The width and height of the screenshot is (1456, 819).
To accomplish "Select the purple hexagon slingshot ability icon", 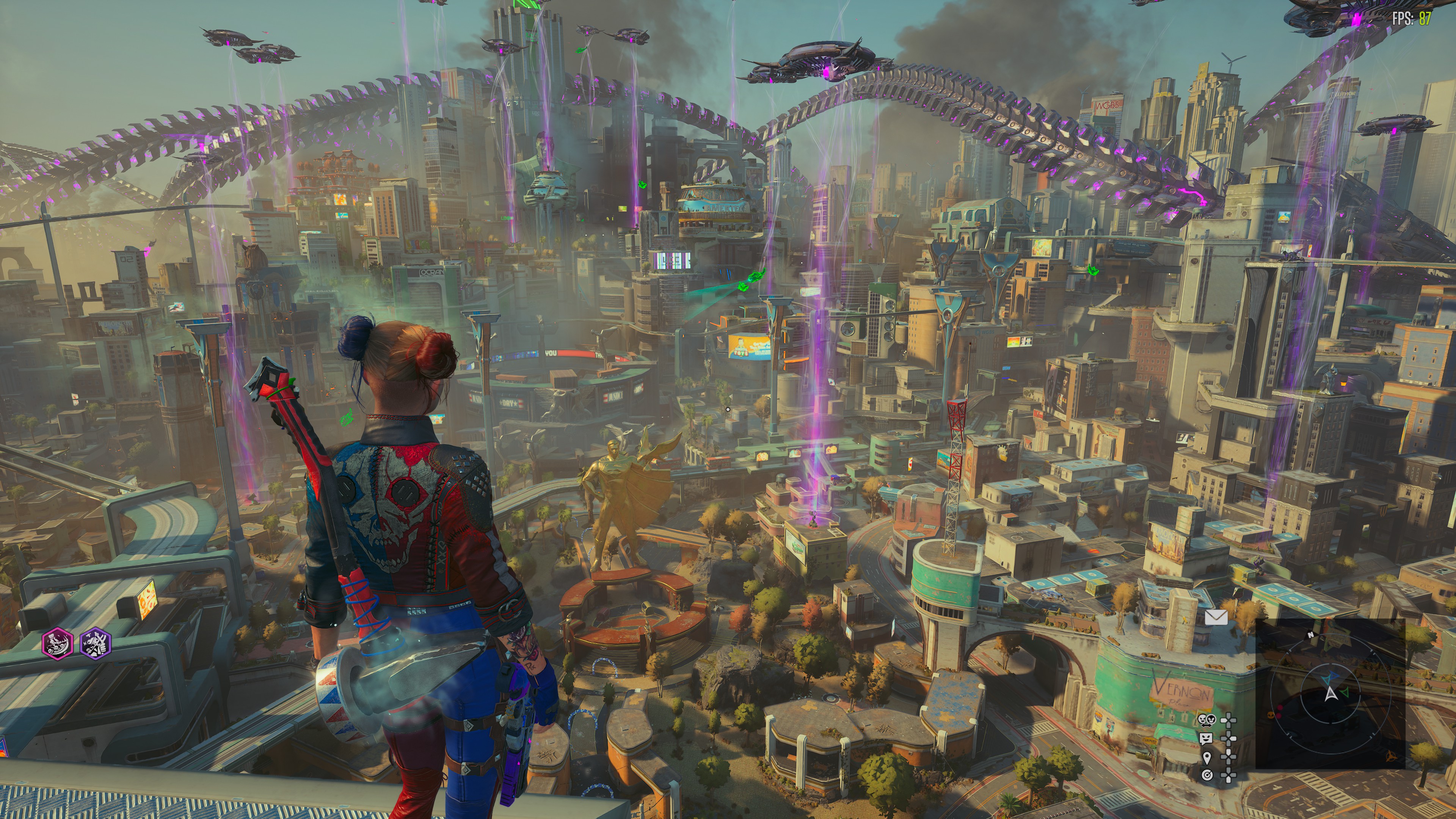I will tap(96, 643).
